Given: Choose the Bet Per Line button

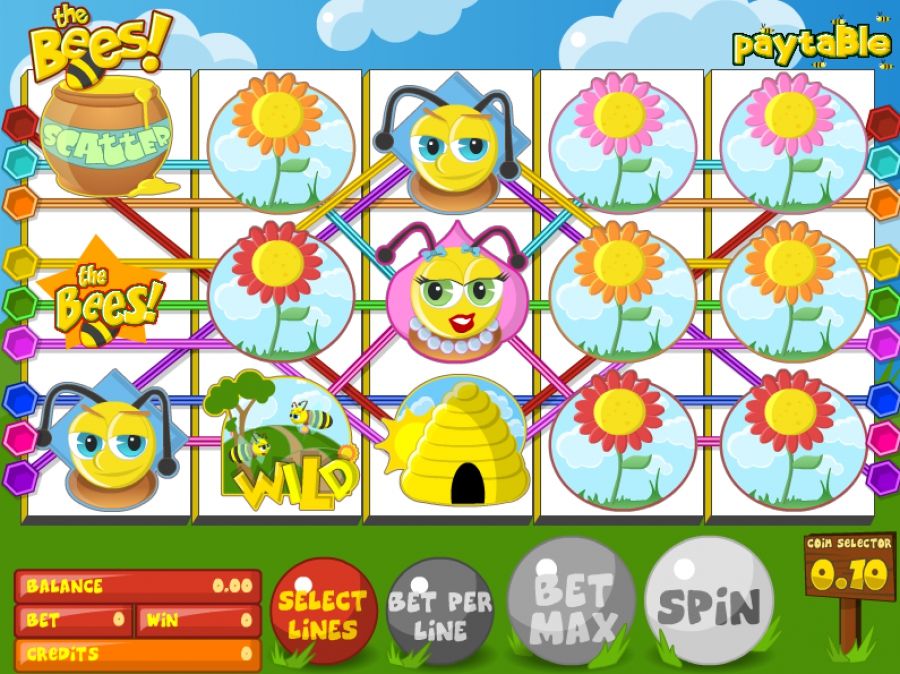Looking at the screenshot, I should pos(440,612).
